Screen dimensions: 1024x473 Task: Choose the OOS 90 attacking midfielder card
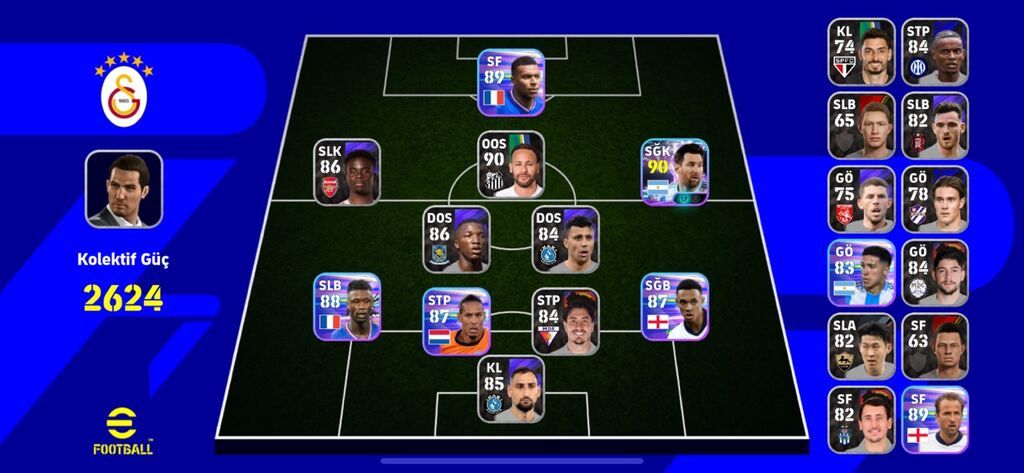pos(511,165)
